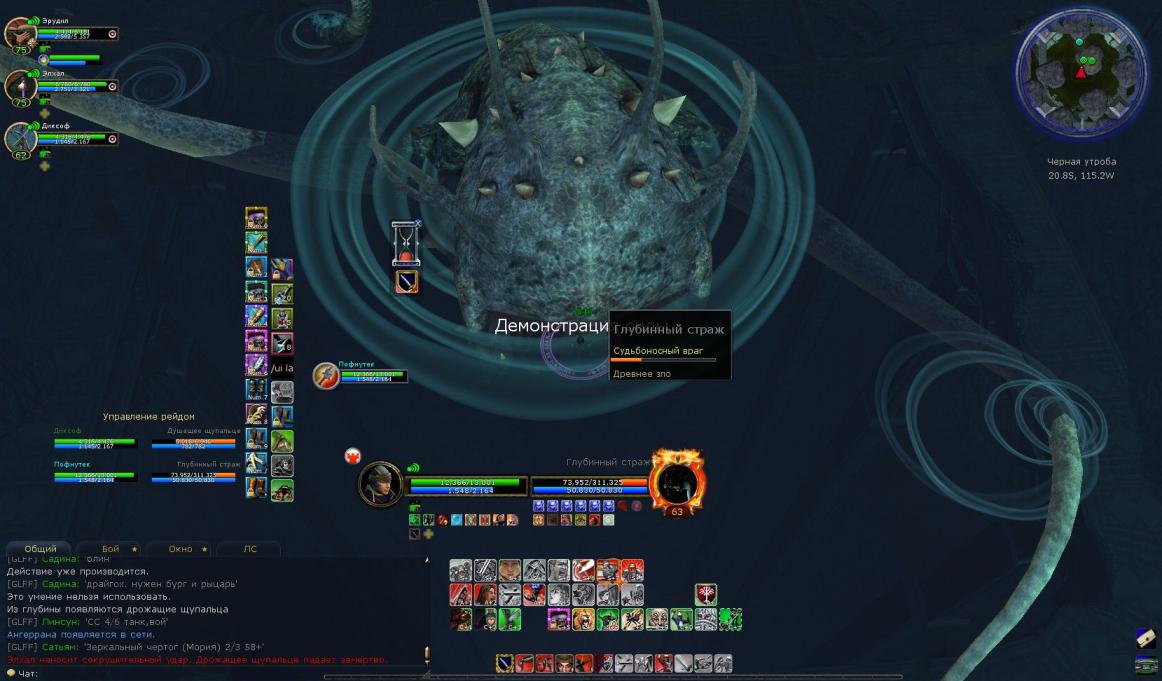This screenshot has height=681, width=1162.
Task: Switch to the Общий chat tab
Action: (x=40, y=549)
